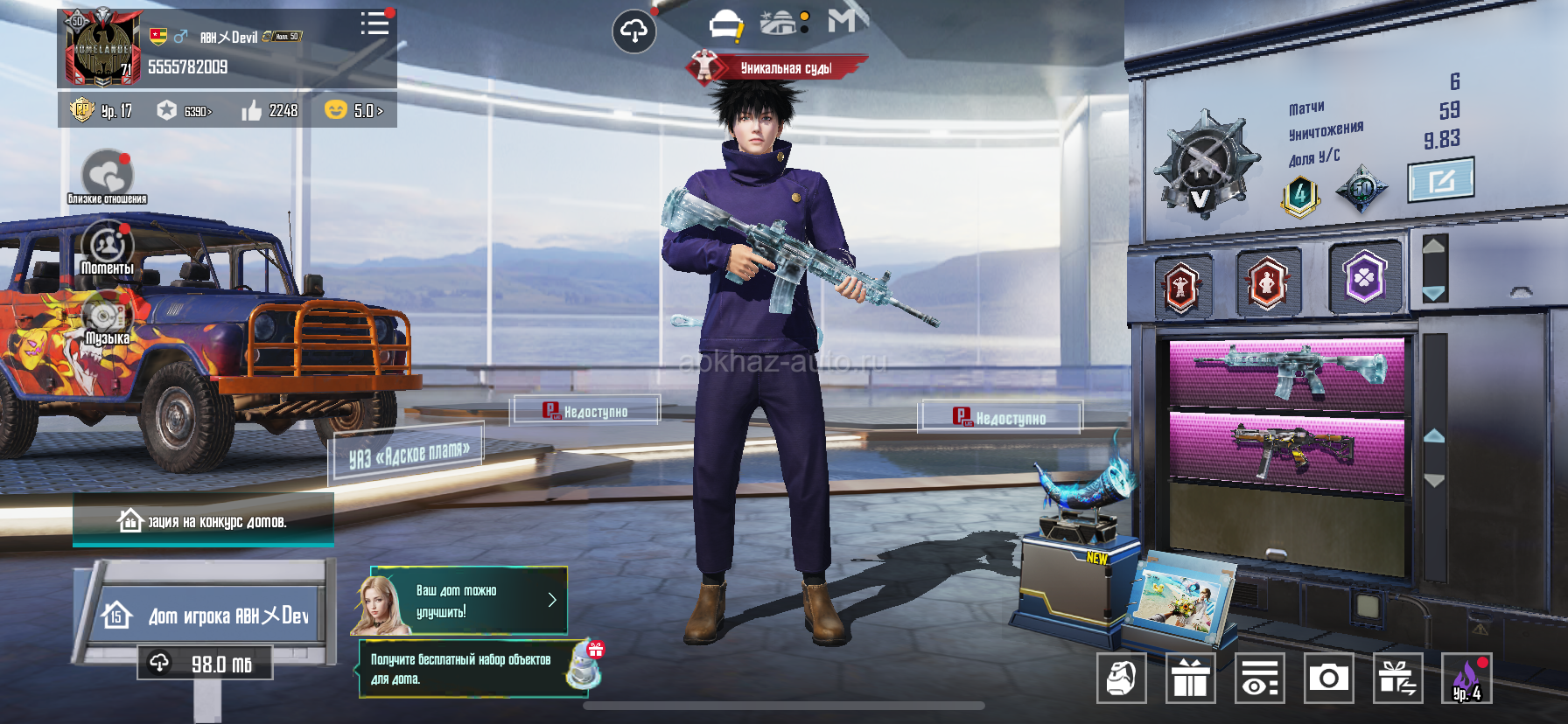Image resolution: width=1568 pixels, height=724 pixels.
Task: Open the list-with-eye display settings button
Action: [x=1259, y=678]
